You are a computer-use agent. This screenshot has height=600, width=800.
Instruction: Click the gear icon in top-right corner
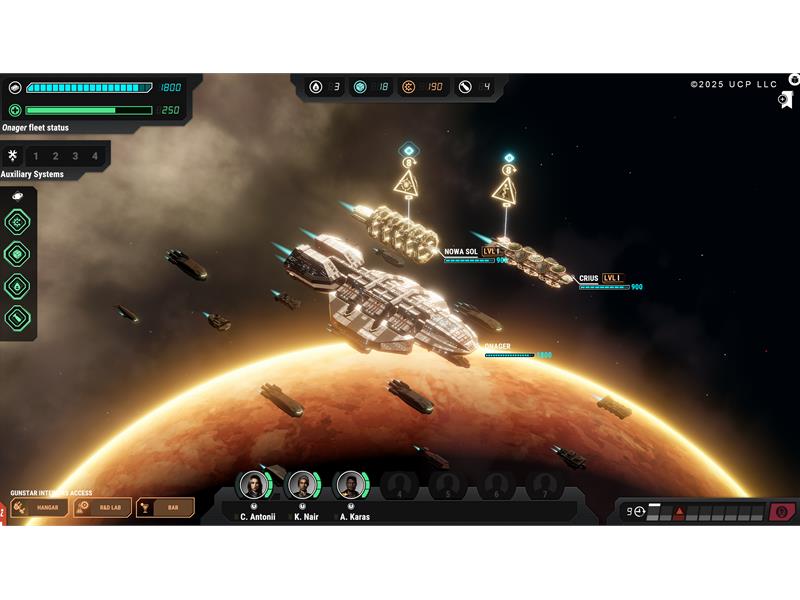click(x=794, y=79)
